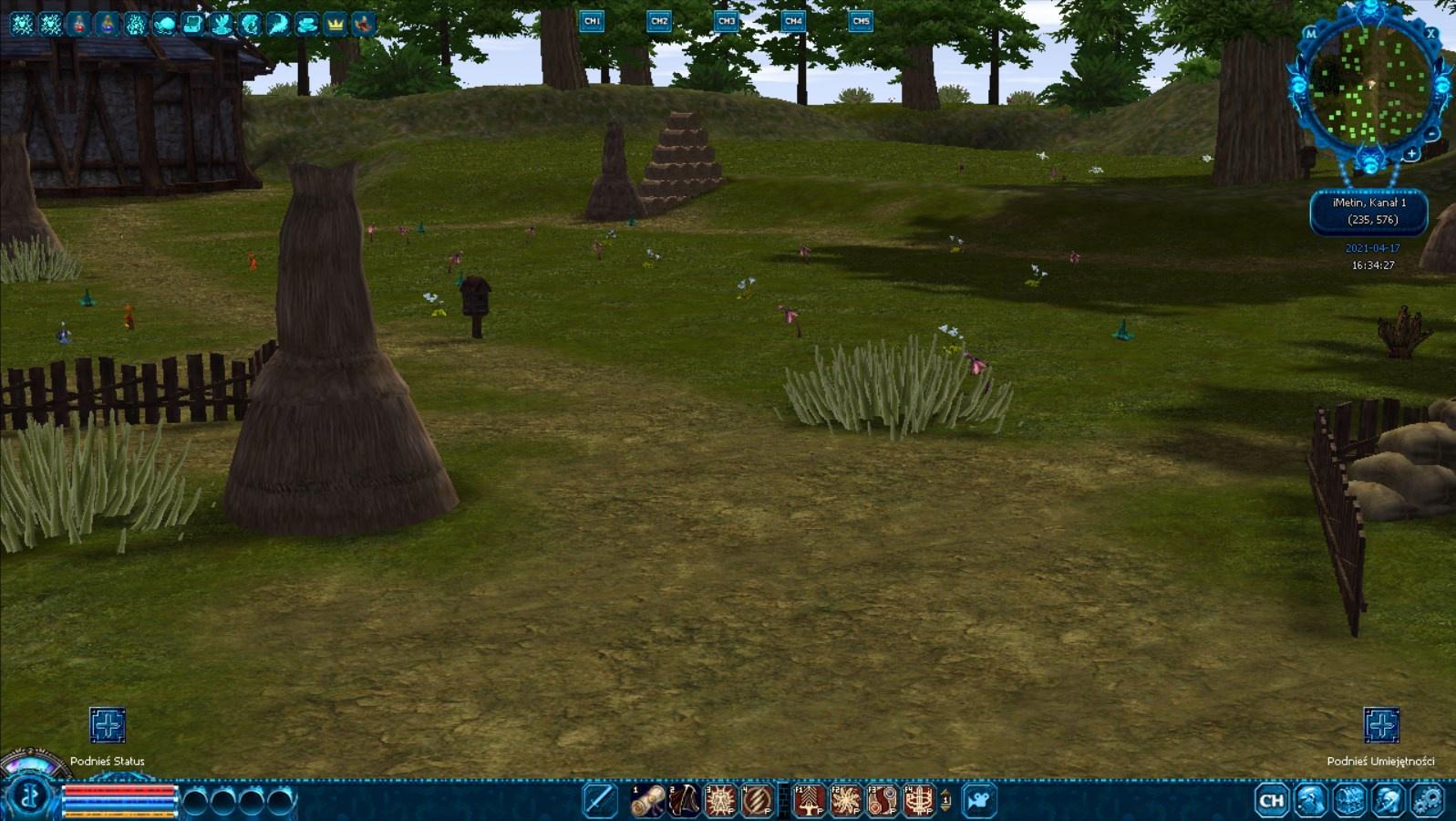The image size is (1456, 821).
Task: Activate the cape item in slot 2
Action: click(684, 801)
